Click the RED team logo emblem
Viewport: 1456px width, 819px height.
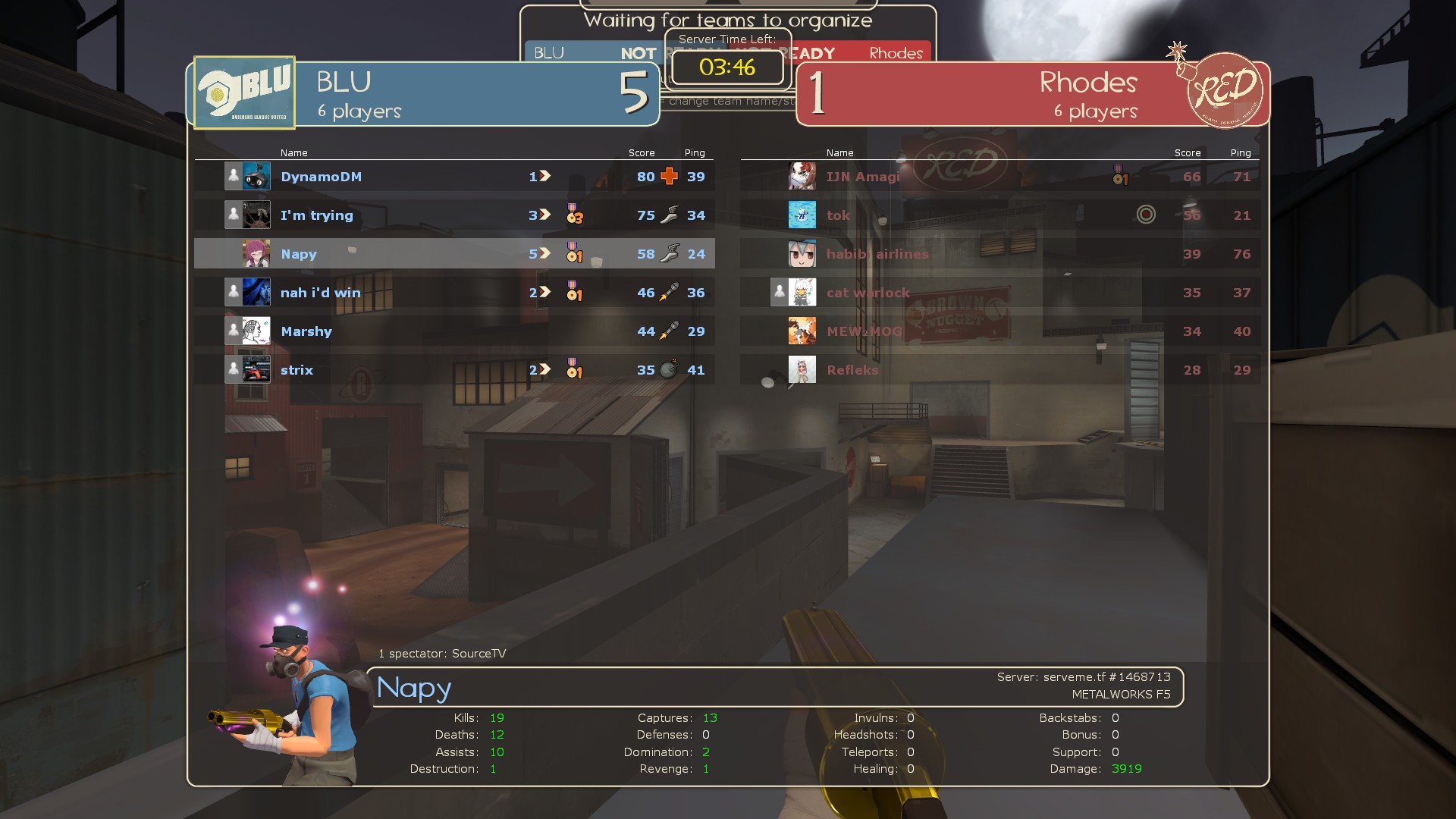(x=1223, y=90)
